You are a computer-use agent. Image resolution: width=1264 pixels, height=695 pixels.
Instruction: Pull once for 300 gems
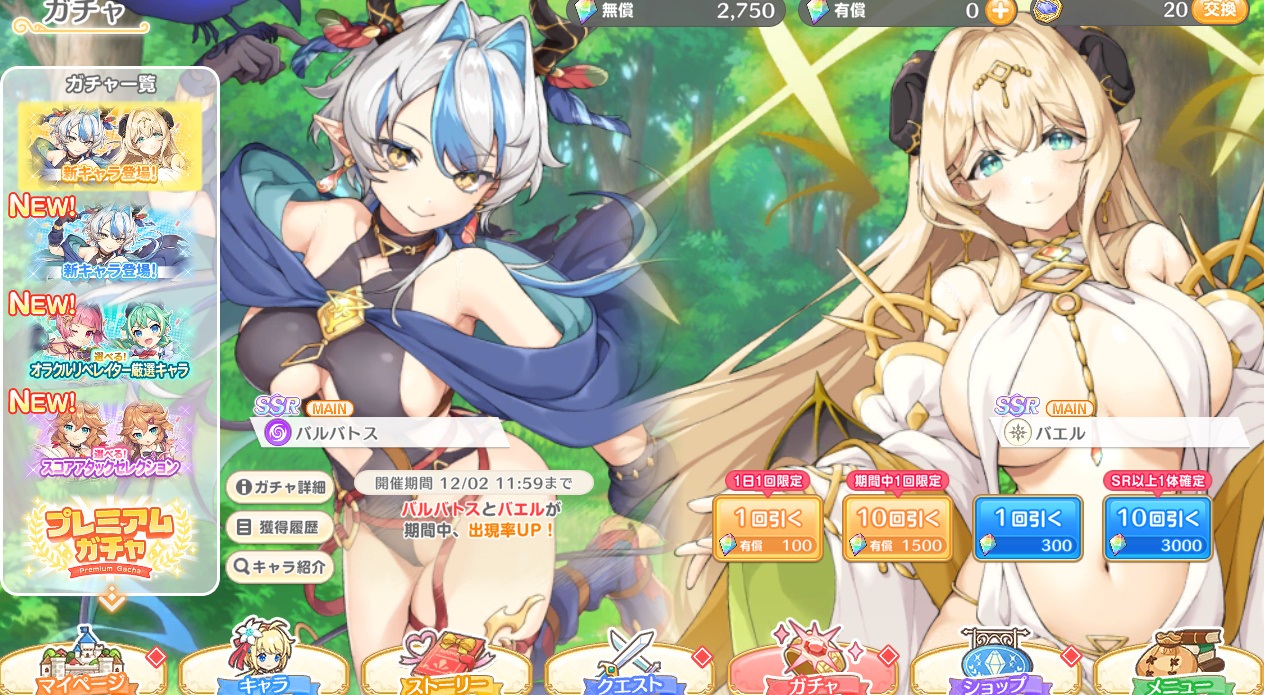pyautogui.click(x=1027, y=528)
